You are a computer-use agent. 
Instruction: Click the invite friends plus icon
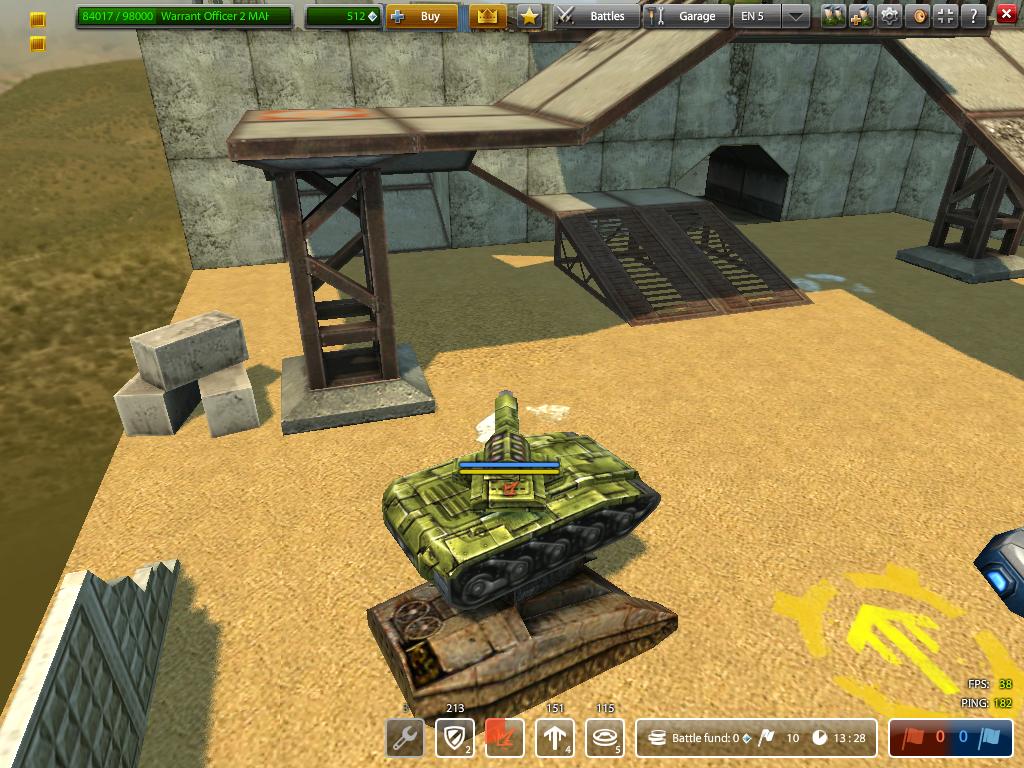(861, 16)
